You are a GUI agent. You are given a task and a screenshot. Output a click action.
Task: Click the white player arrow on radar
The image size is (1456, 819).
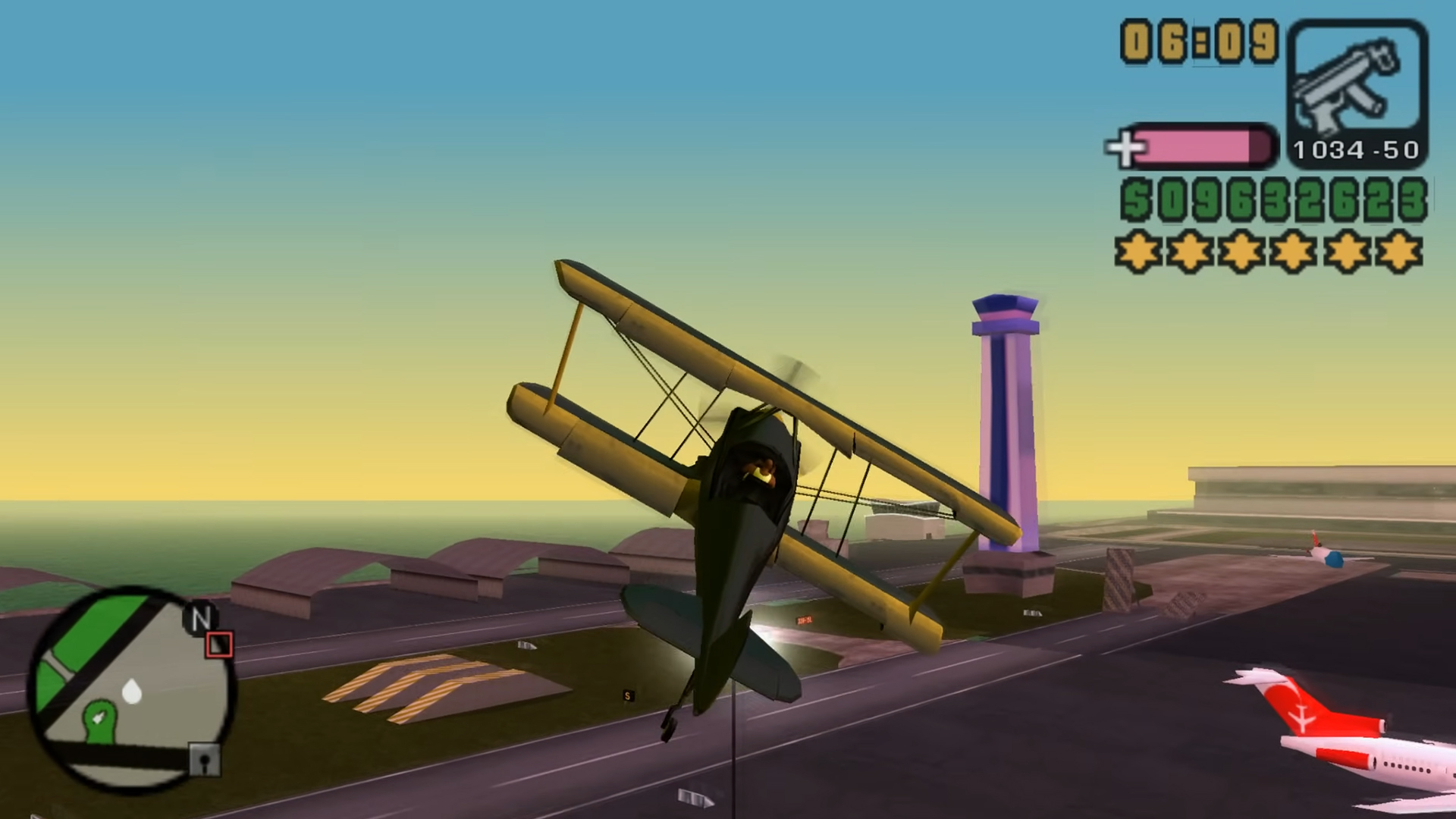click(98, 717)
